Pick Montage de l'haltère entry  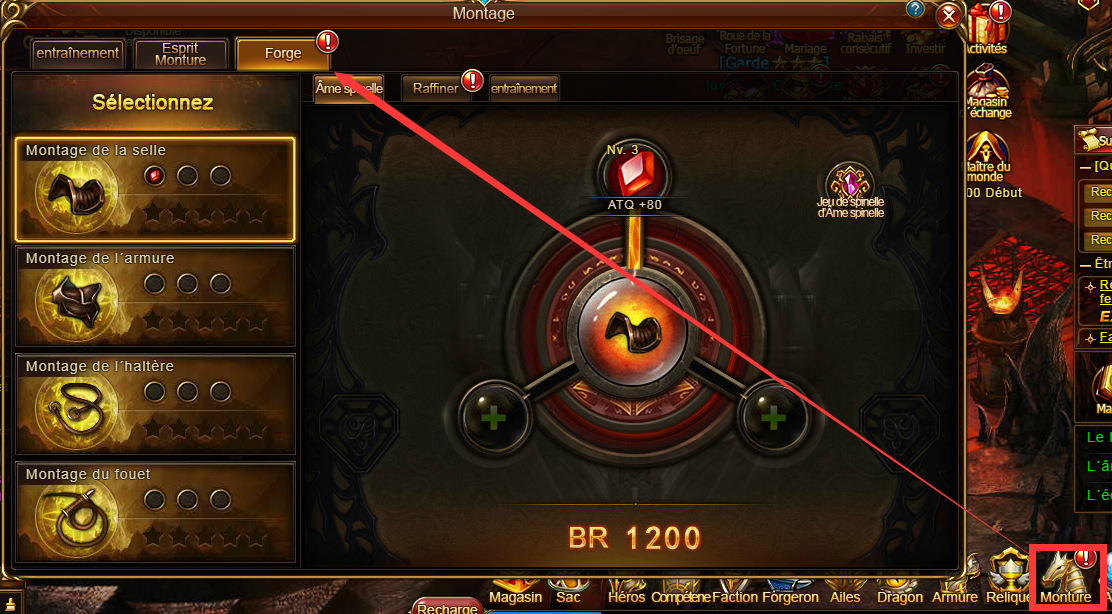(155, 405)
